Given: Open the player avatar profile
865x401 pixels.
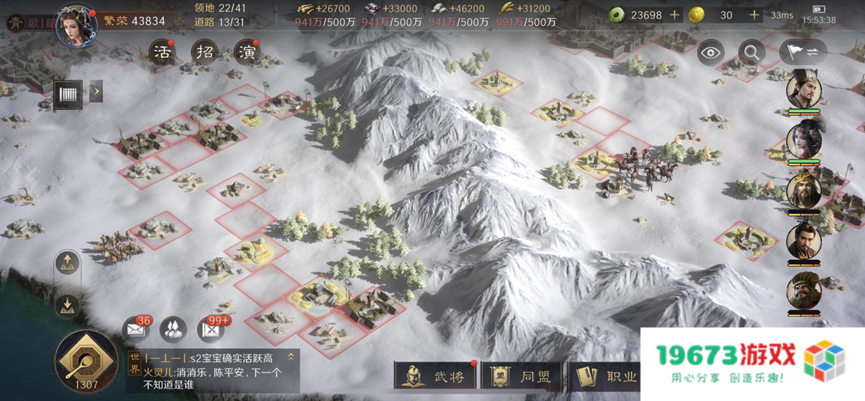Looking at the screenshot, I should (x=76, y=24).
